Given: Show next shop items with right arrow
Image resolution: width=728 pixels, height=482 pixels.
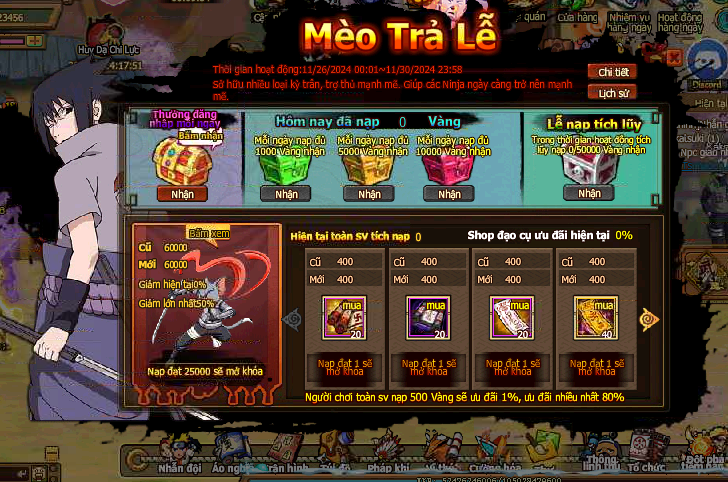Looking at the screenshot, I should (x=650, y=319).
